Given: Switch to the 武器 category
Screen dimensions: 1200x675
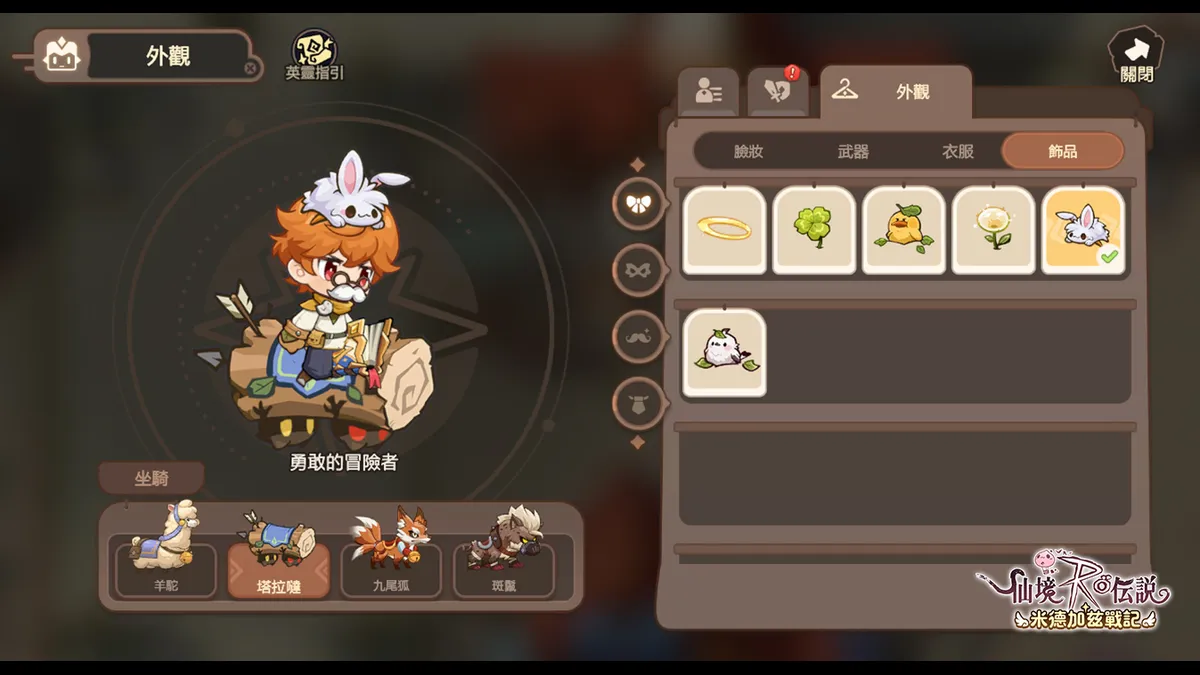Looking at the screenshot, I should (x=853, y=151).
